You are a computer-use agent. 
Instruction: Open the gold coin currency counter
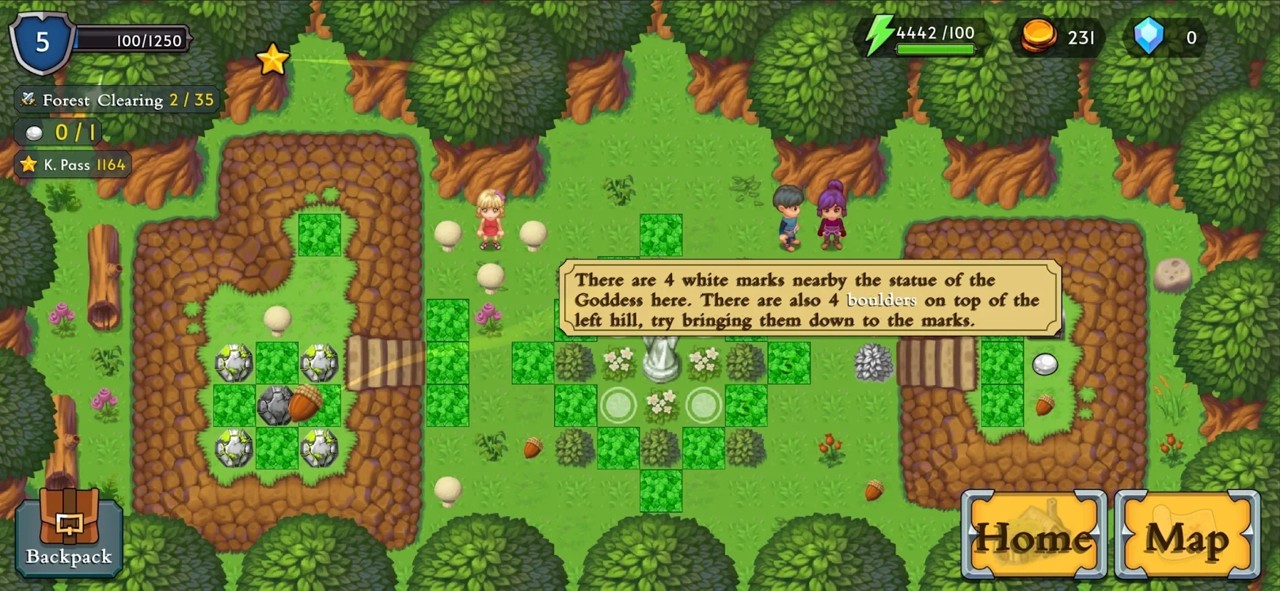pos(1061,38)
